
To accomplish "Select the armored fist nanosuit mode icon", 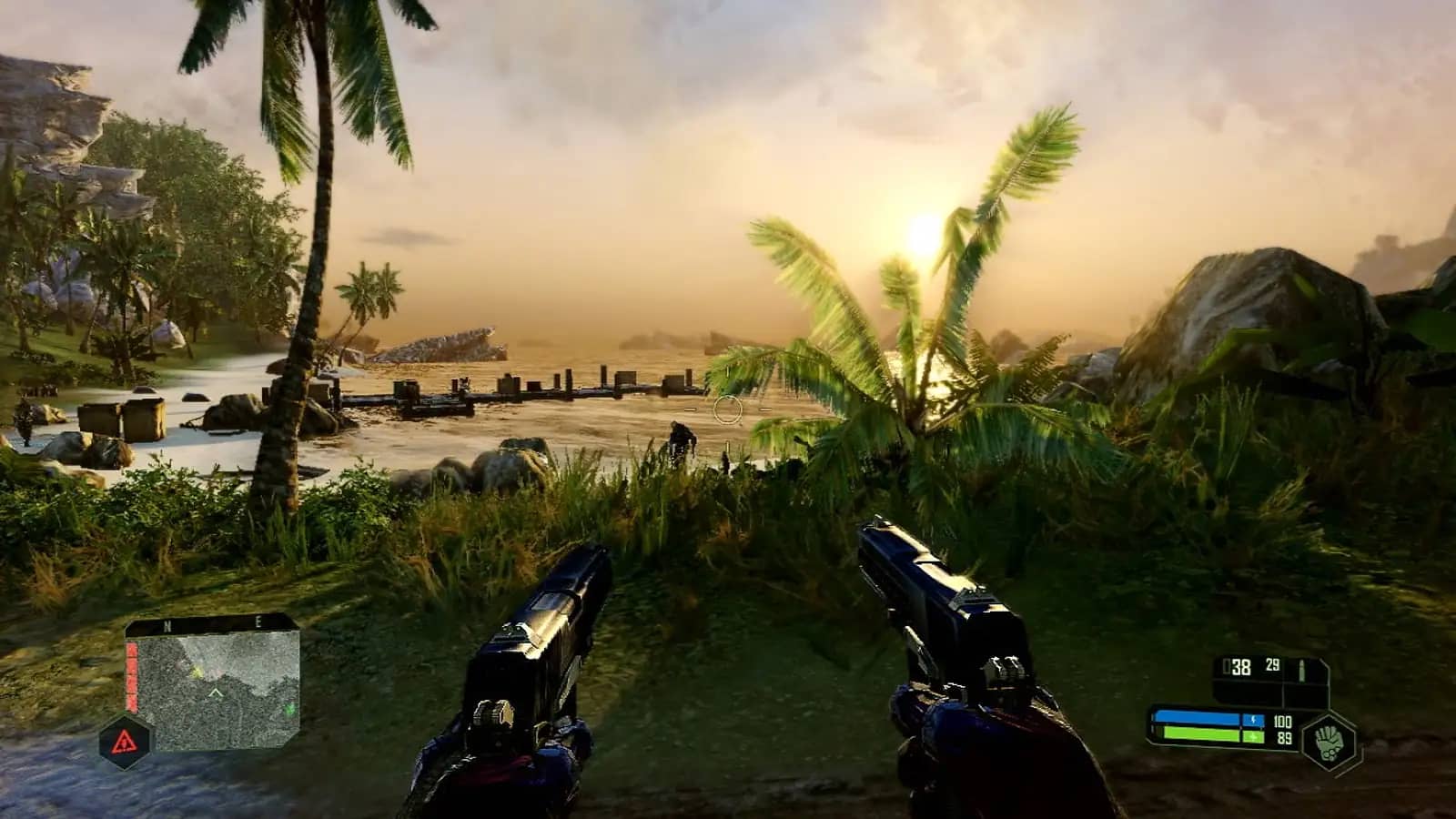I will pyautogui.click(x=1329, y=742).
